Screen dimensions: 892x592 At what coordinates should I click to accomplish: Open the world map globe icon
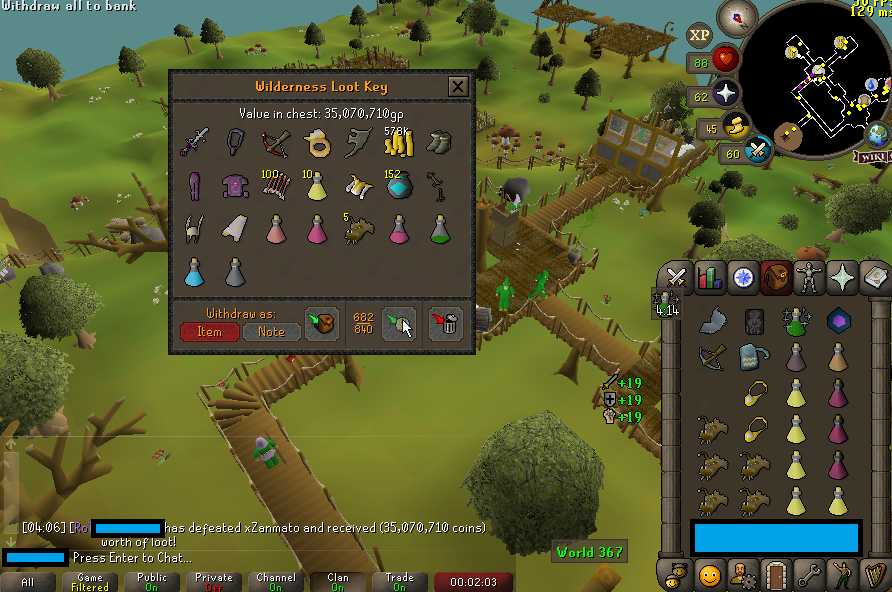tap(877, 135)
